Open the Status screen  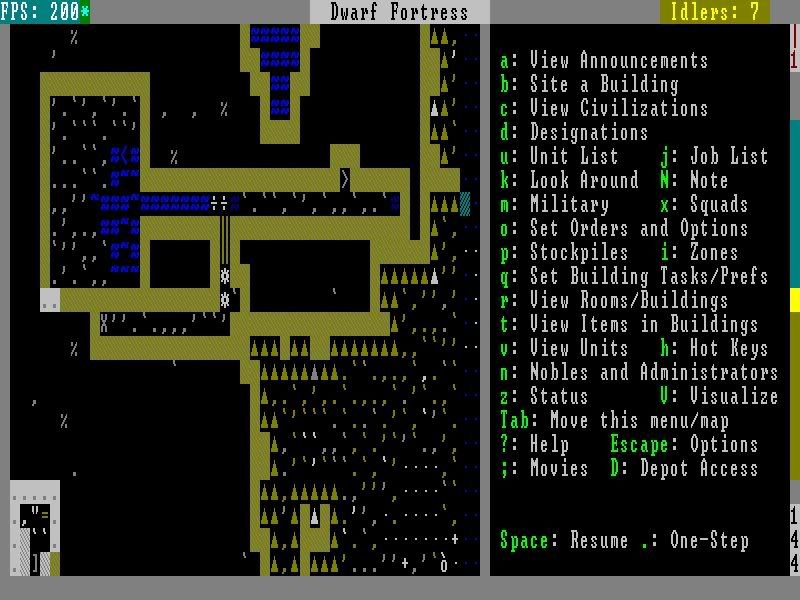[x=544, y=397]
